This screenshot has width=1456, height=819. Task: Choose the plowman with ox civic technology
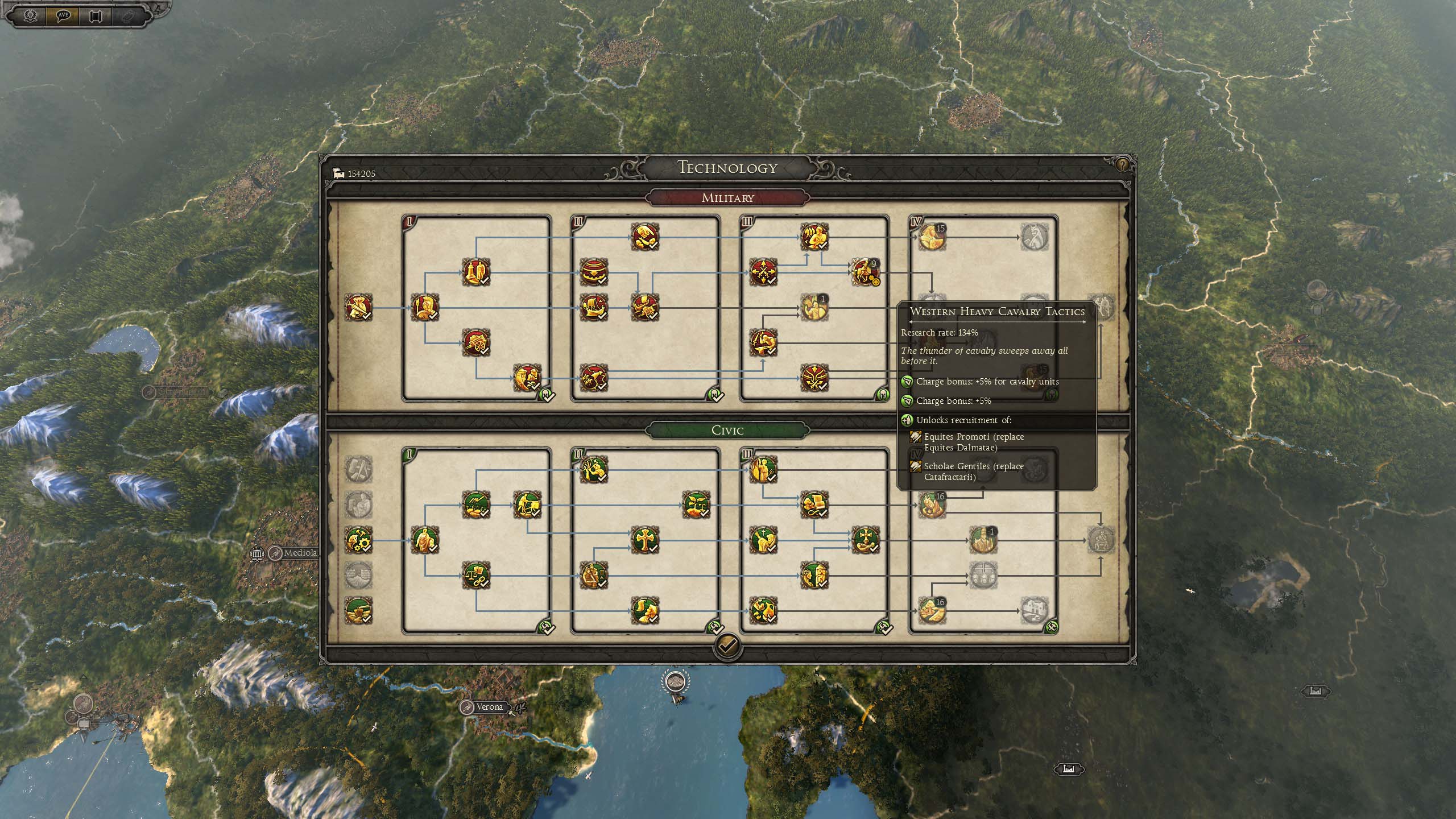(527, 504)
